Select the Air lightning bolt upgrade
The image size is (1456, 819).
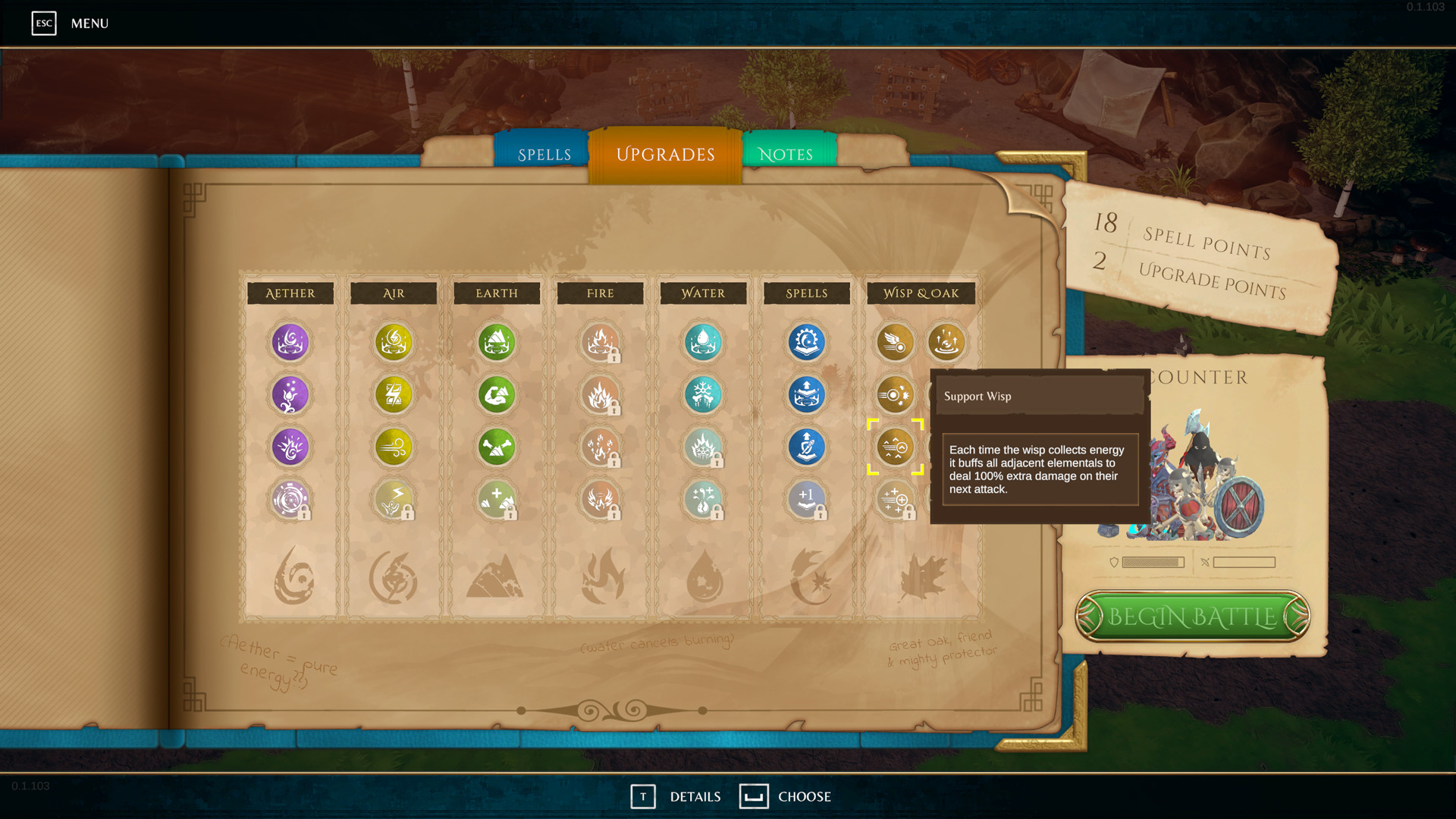tap(394, 395)
